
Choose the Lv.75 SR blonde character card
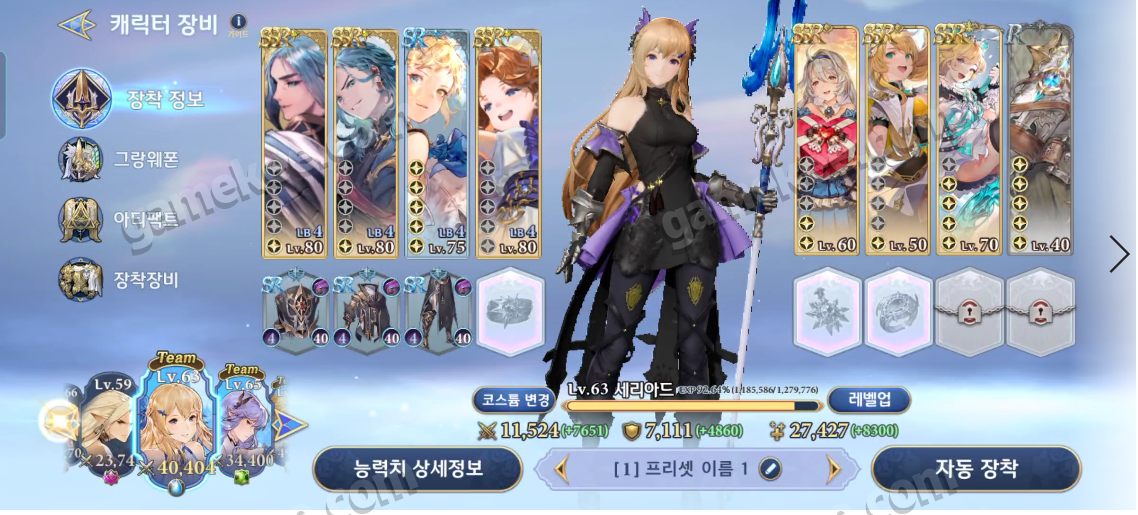coord(436,142)
